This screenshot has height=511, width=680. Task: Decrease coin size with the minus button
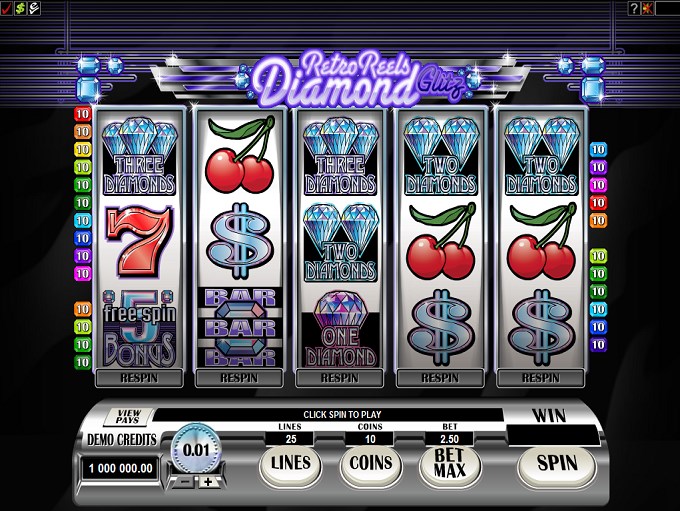coord(183,482)
